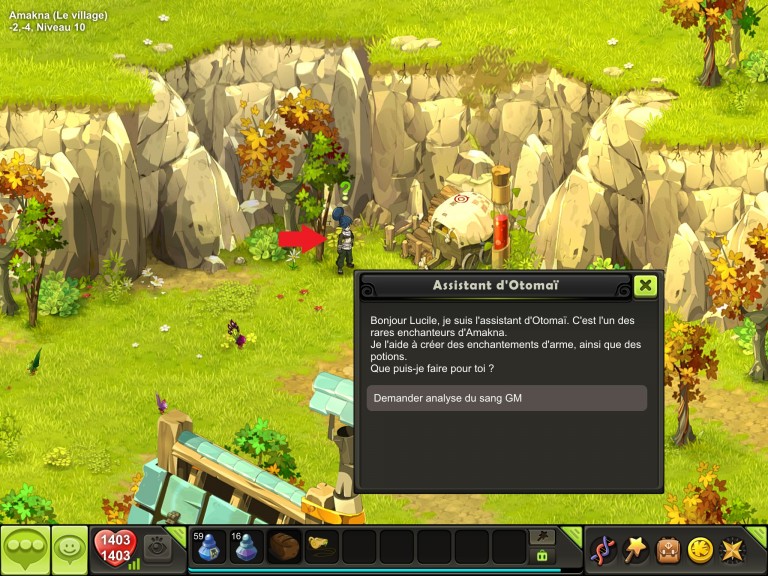768x576 pixels.
Task: Open the smiley emotes button
Action: click(69, 549)
